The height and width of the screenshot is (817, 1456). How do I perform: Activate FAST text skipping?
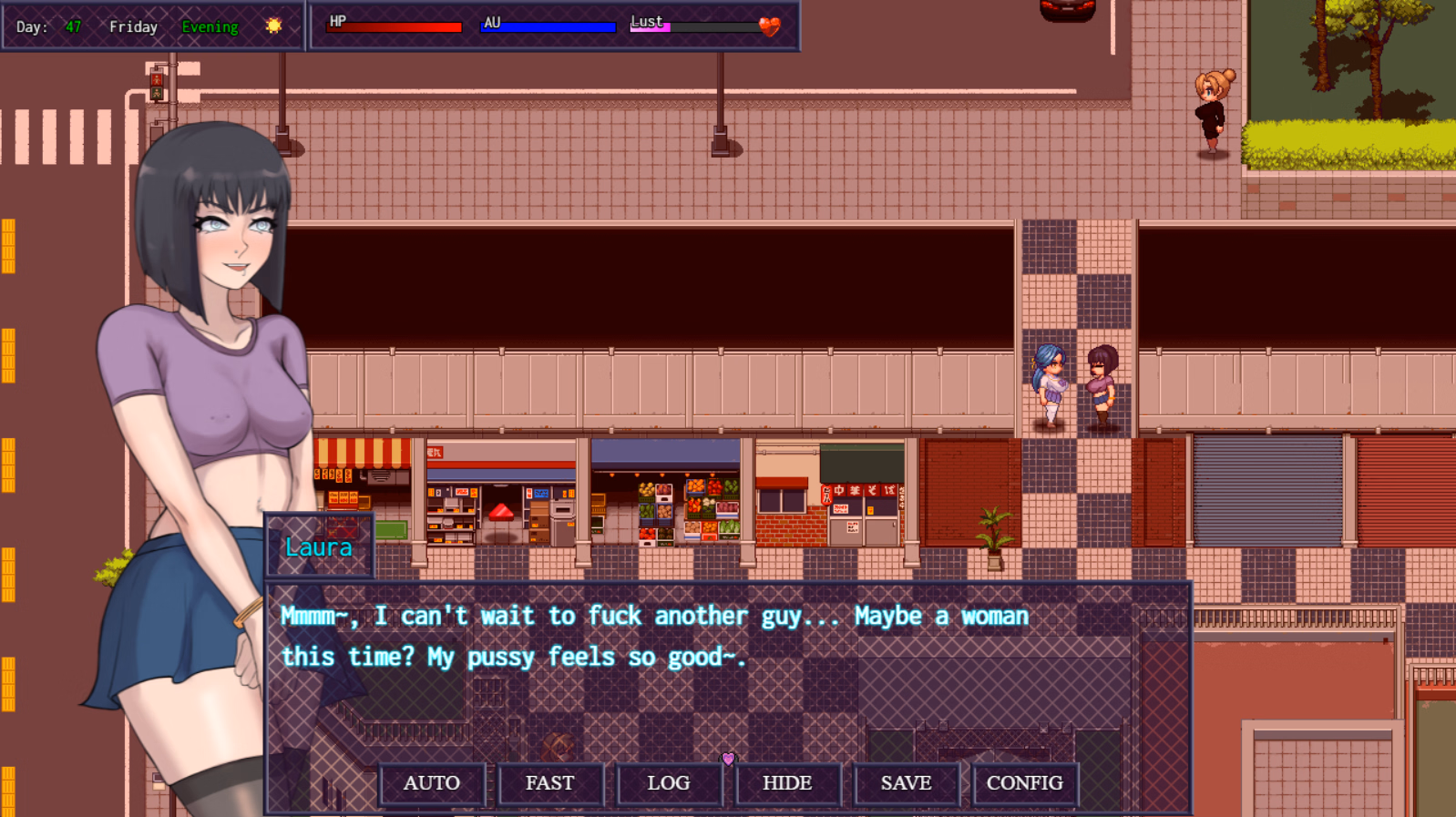pos(550,783)
